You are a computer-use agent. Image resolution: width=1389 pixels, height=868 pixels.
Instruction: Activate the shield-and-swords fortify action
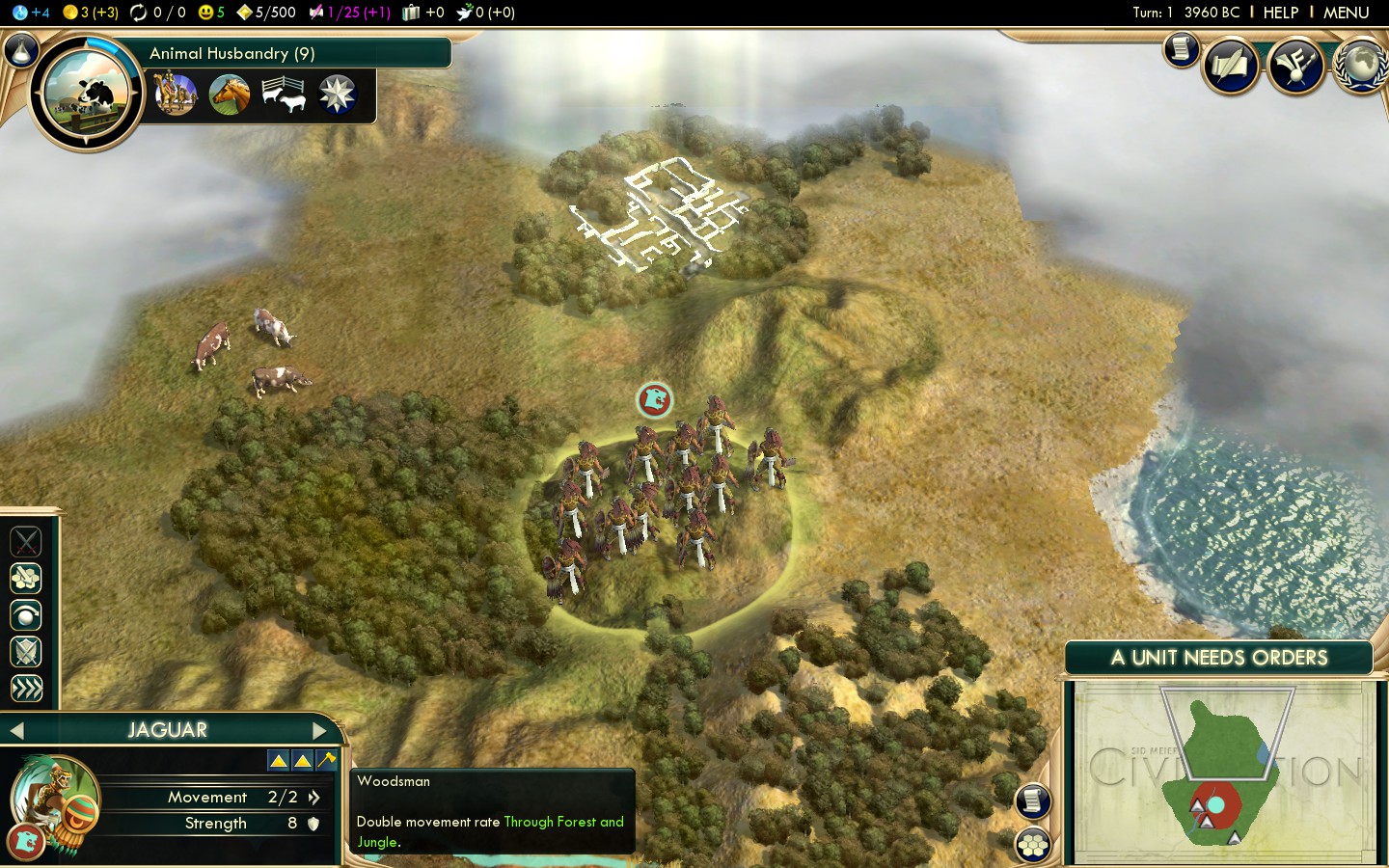pos(26,652)
